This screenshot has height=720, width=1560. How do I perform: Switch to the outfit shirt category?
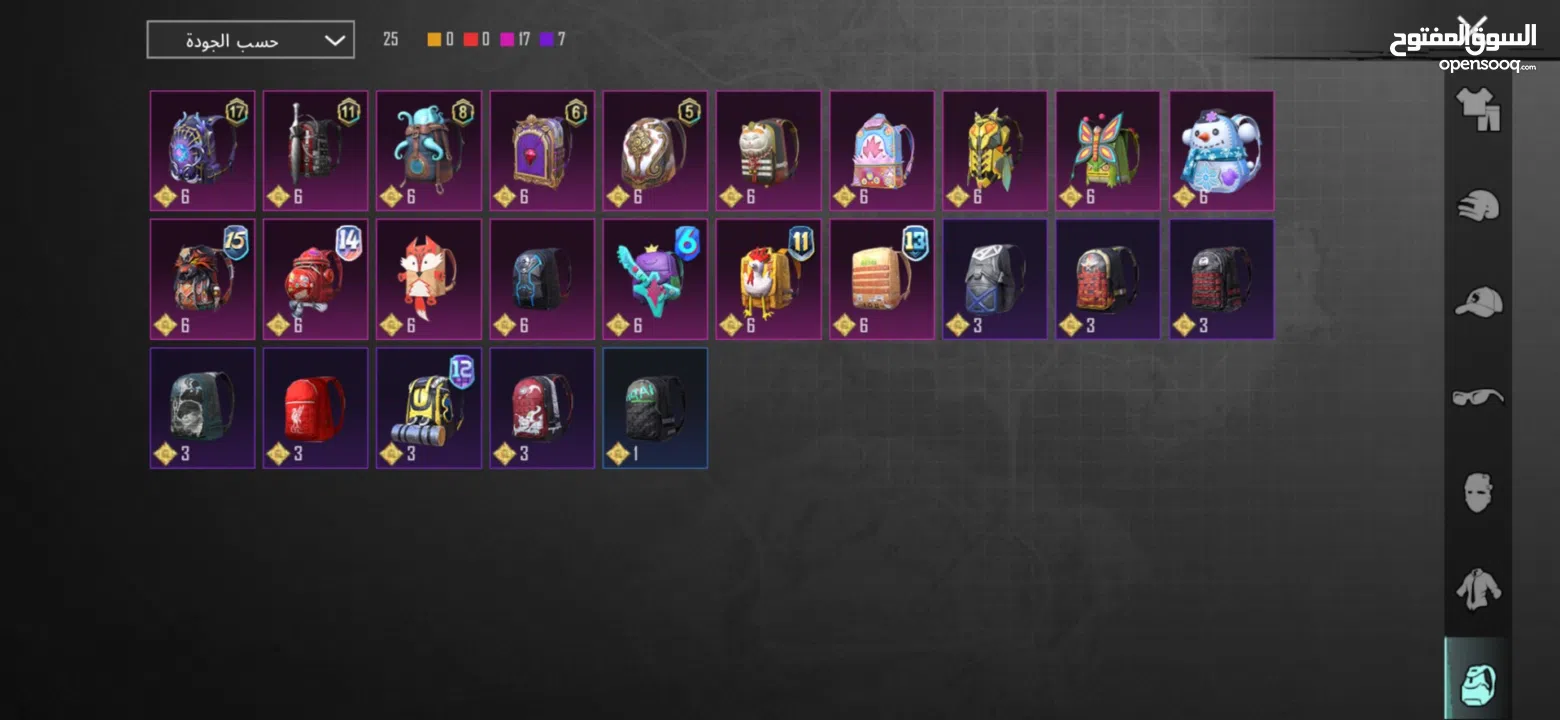[x=1477, y=108]
